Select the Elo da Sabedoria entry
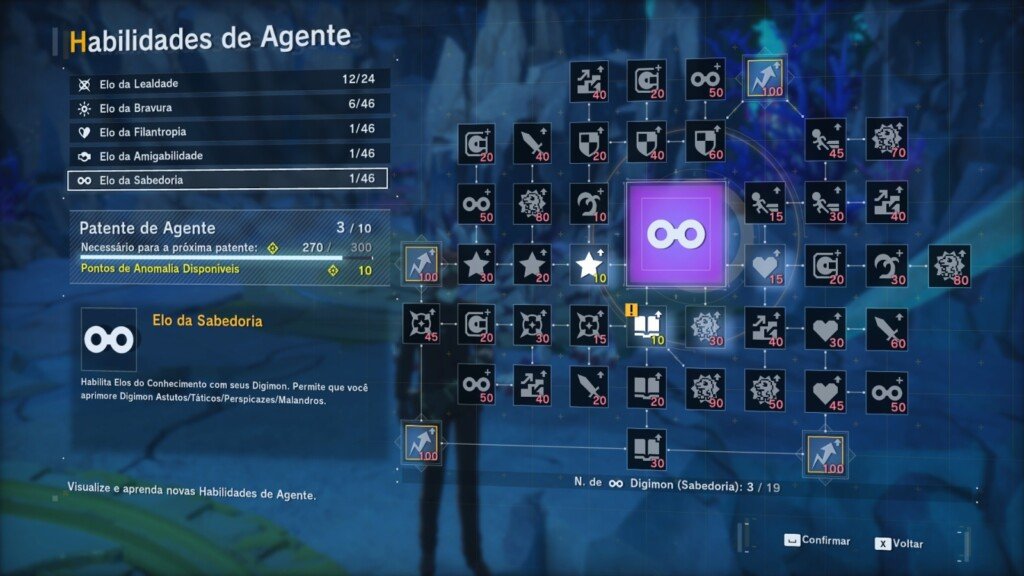This screenshot has width=1024, height=576. click(228, 180)
